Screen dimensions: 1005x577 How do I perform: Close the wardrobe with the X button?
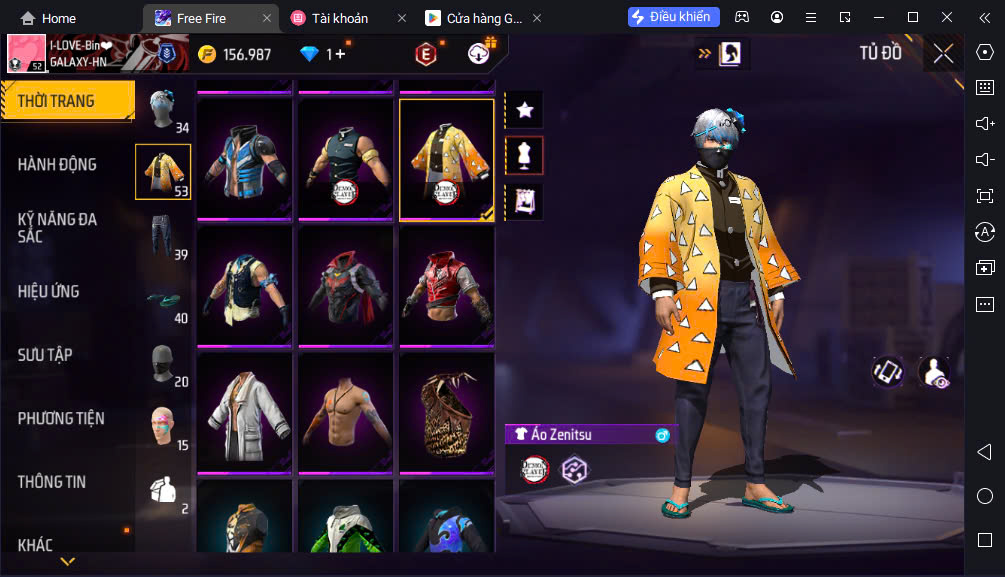(943, 54)
